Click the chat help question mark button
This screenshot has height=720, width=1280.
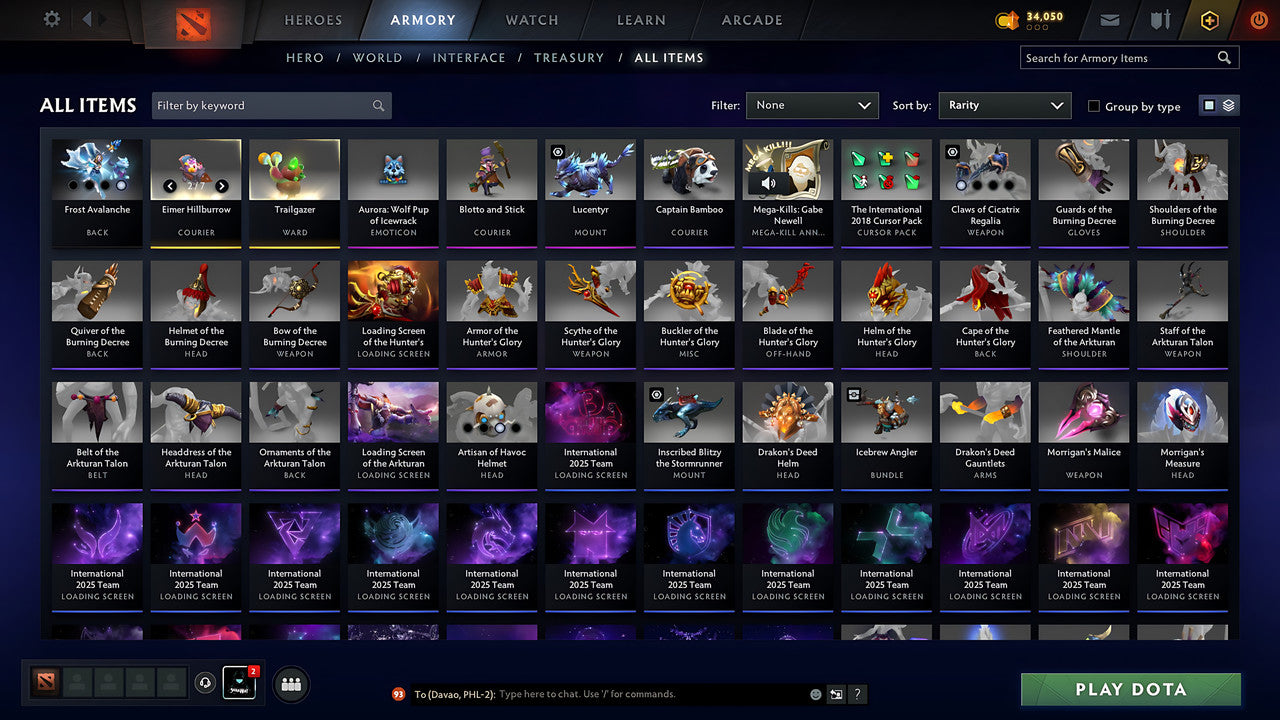click(858, 694)
